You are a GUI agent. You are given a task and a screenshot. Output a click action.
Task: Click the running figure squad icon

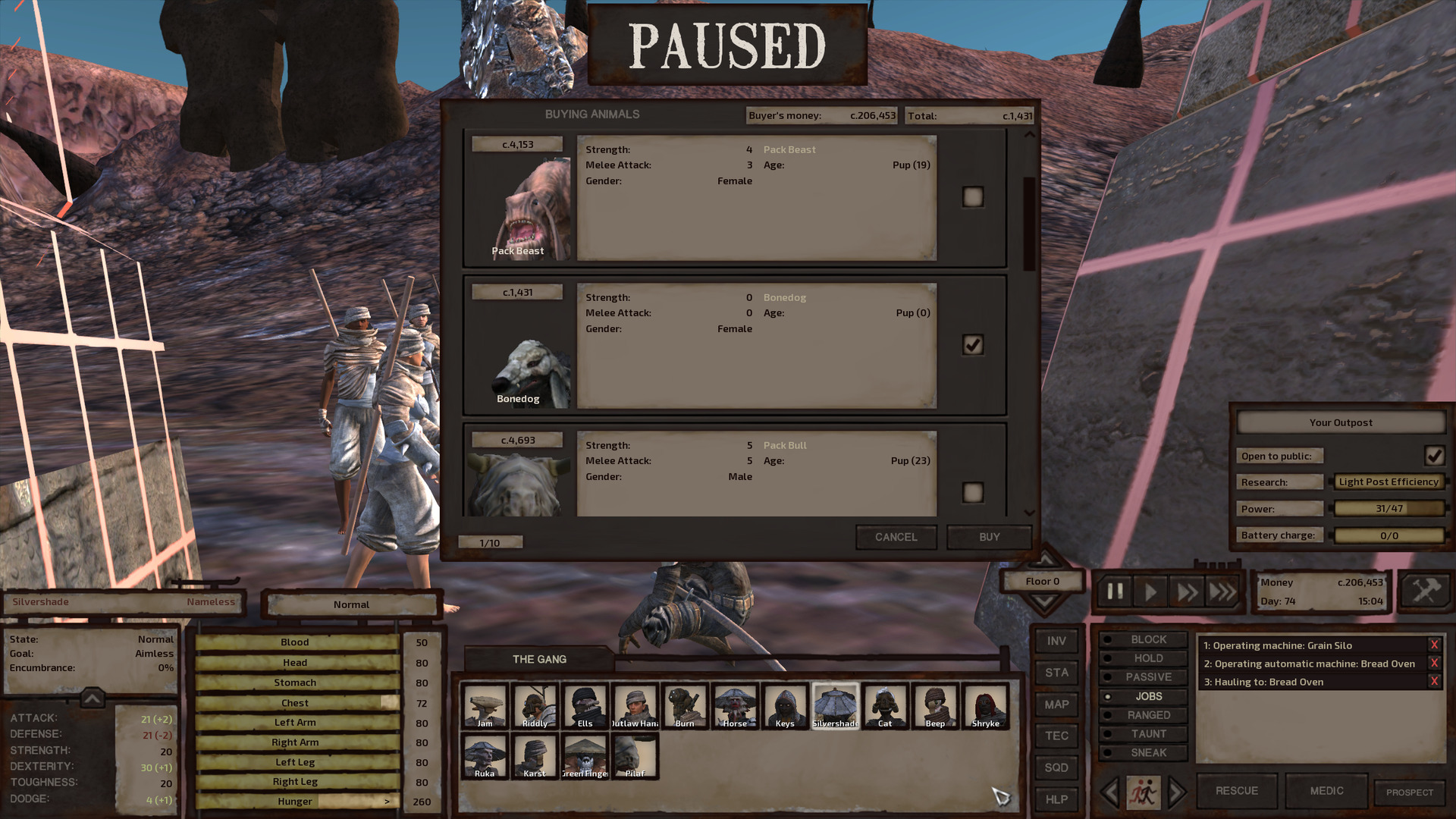coord(1144,791)
